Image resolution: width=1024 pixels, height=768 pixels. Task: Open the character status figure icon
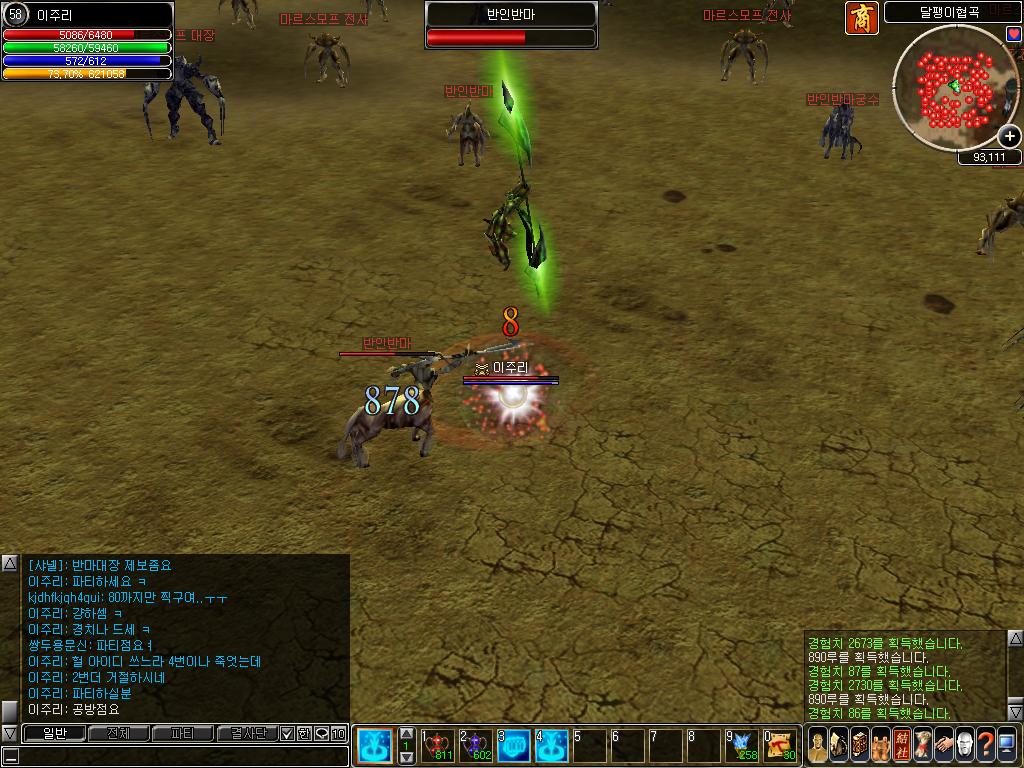[x=817, y=745]
